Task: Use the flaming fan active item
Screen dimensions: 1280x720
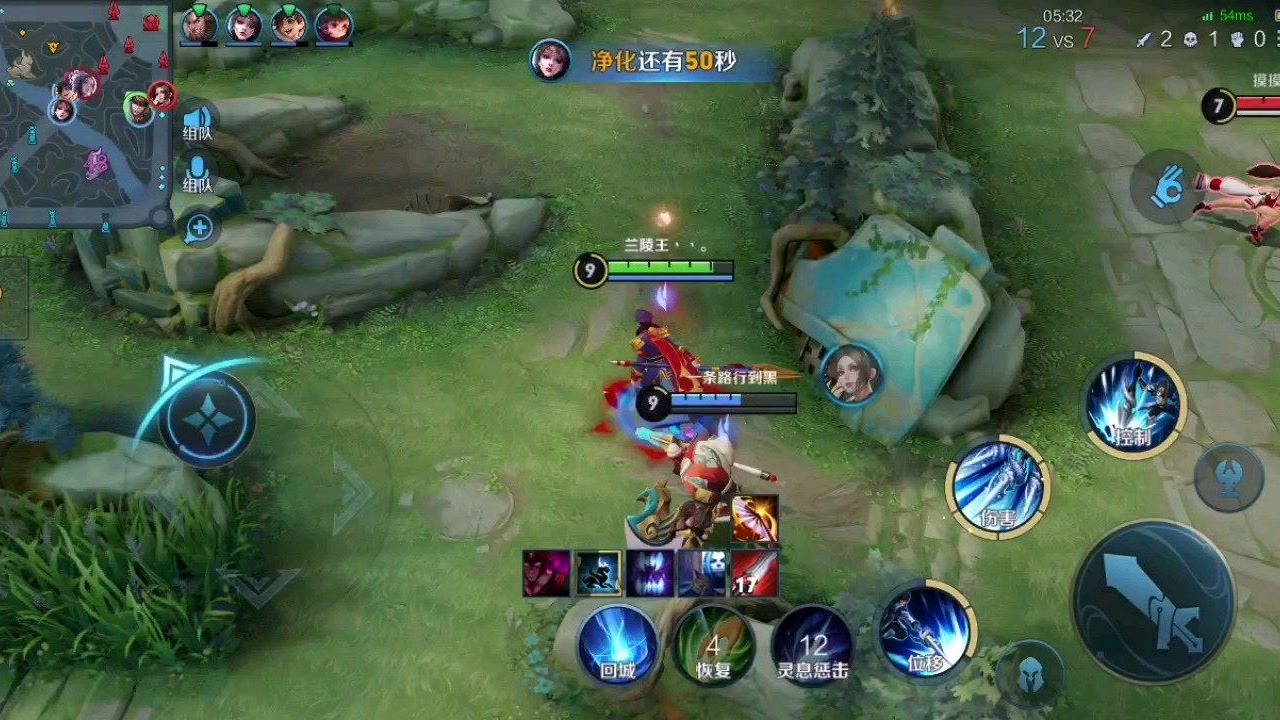Action: pyautogui.click(x=754, y=518)
